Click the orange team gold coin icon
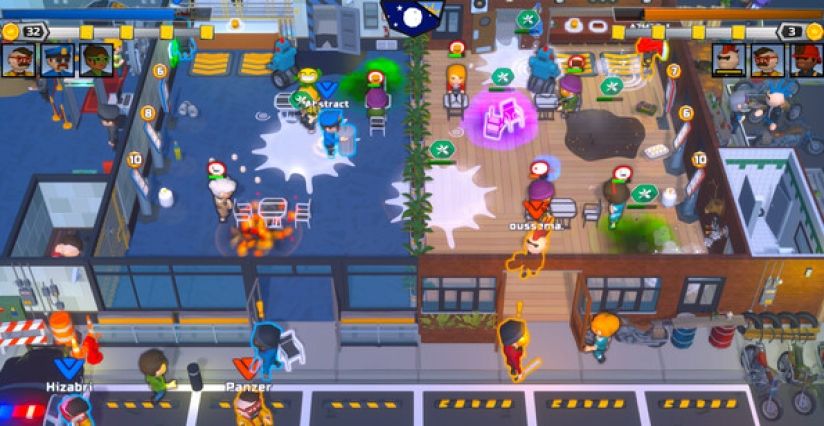The image size is (824, 426). (x=813, y=32)
